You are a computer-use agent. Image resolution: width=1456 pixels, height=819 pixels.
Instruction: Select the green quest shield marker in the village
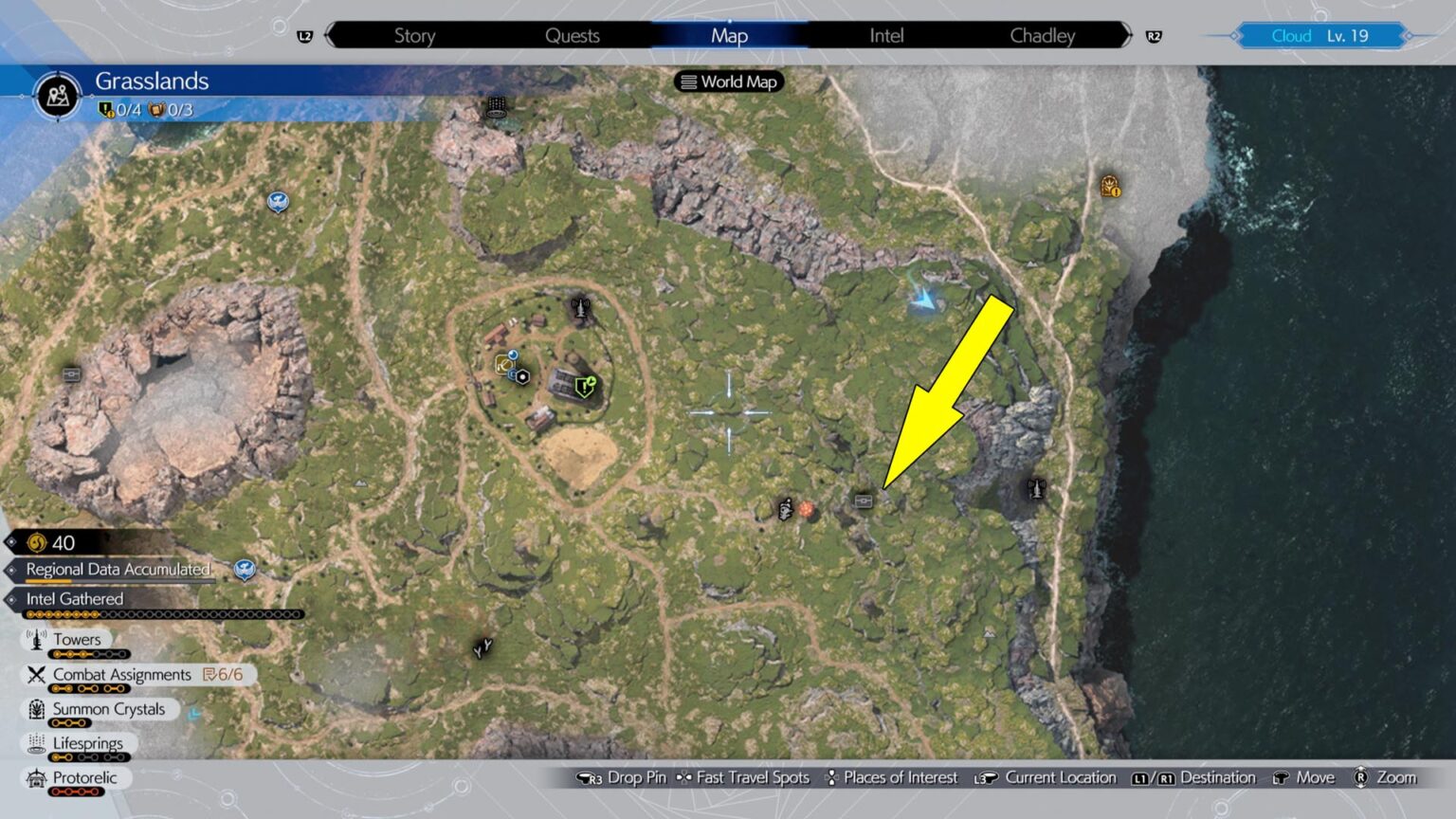pos(585,387)
